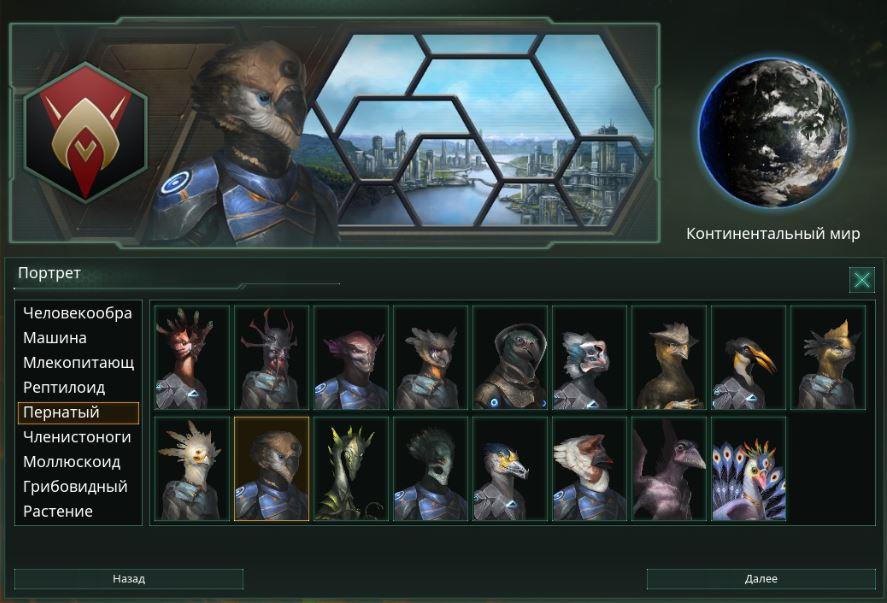The width and height of the screenshot is (887, 603).
Task: Switch to the Членистоногий category
Action: click(77, 437)
